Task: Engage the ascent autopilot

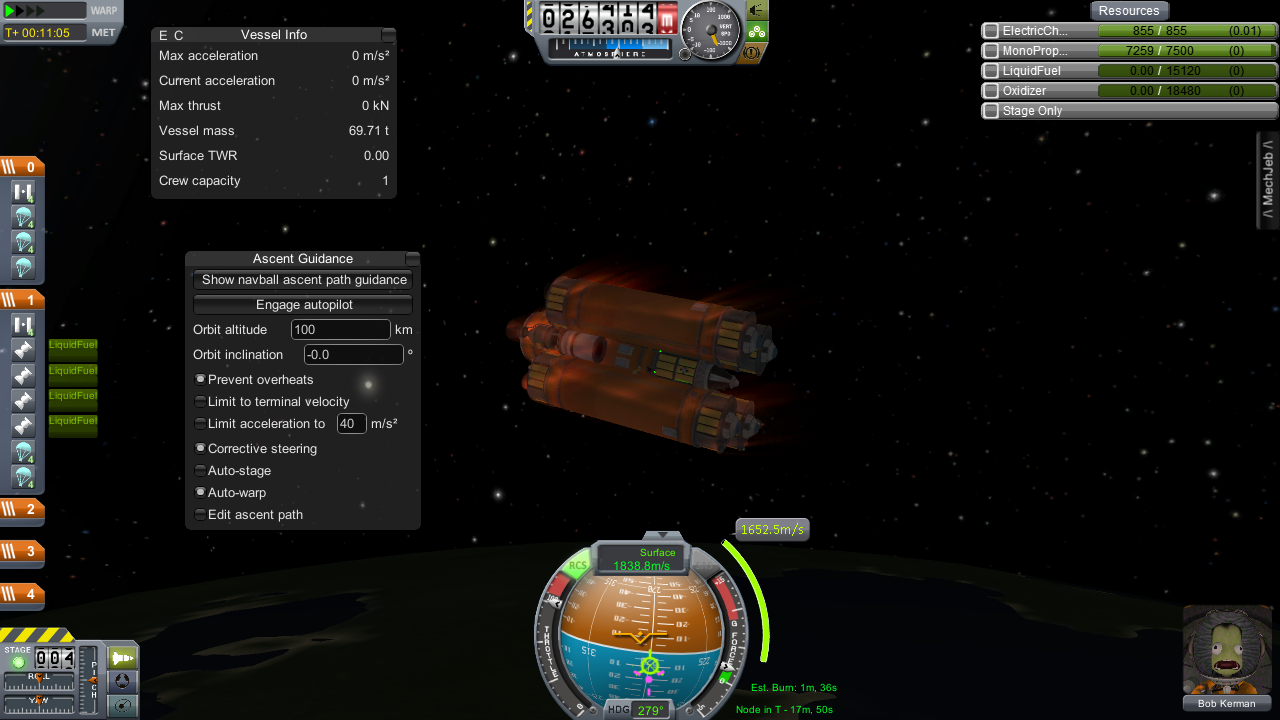Action: point(303,305)
